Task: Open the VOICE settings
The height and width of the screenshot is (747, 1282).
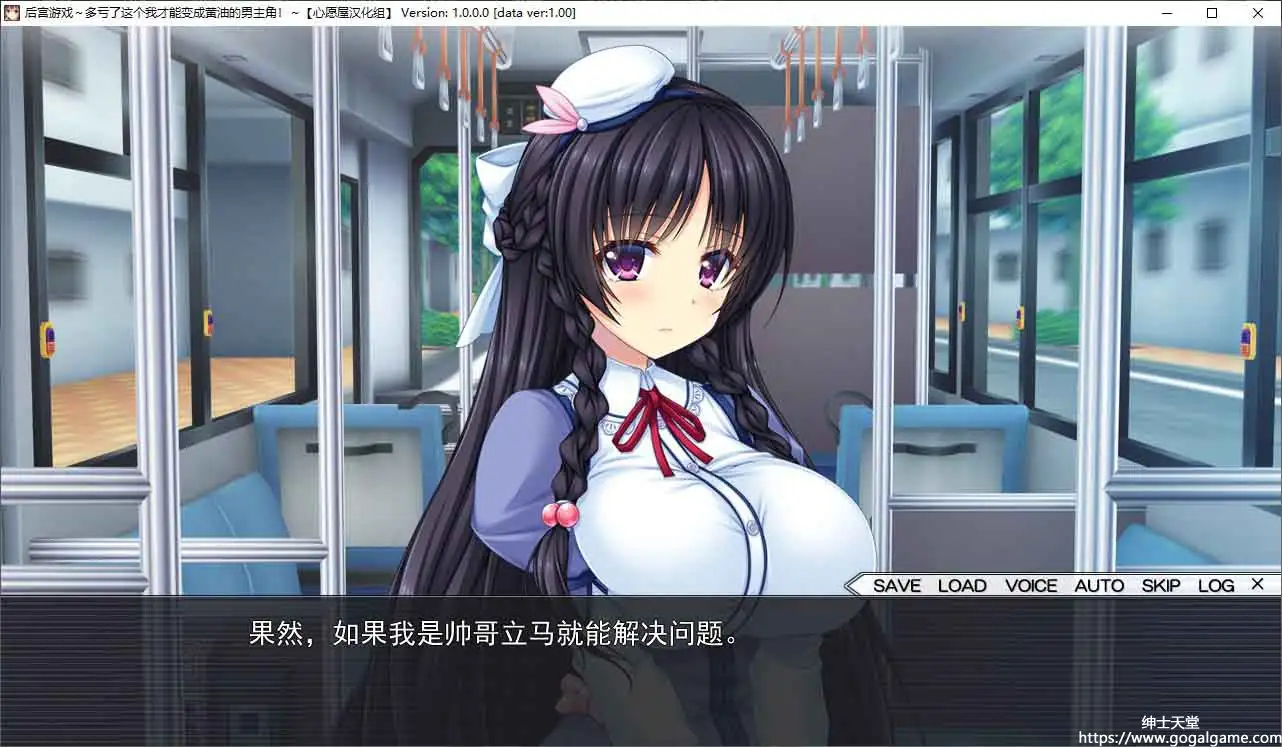Action: [1031, 586]
